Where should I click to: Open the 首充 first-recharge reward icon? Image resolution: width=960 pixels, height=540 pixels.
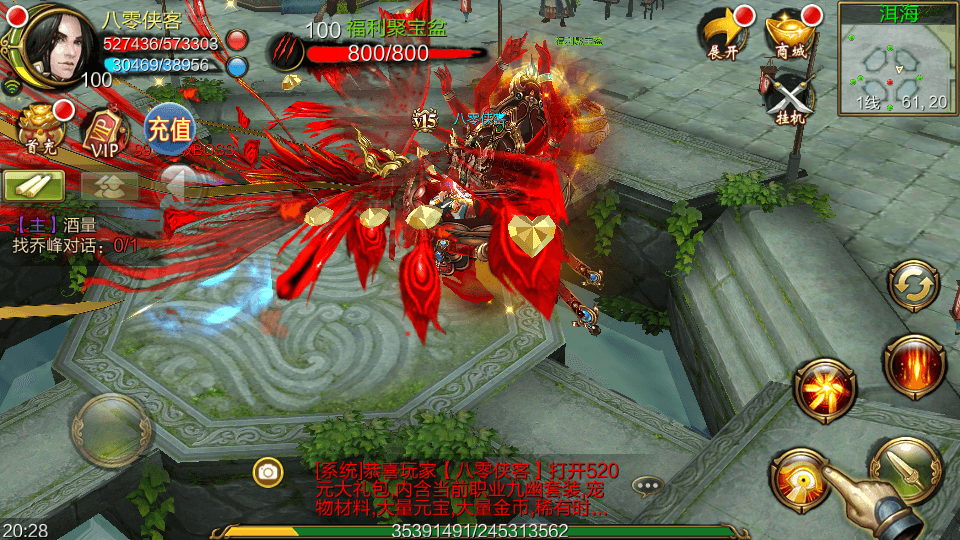(x=40, y=129)
